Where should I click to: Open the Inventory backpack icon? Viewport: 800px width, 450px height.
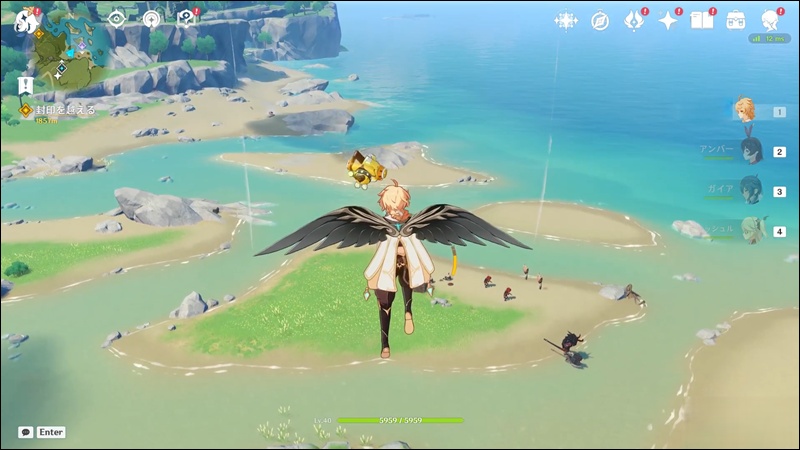[736, 21]
